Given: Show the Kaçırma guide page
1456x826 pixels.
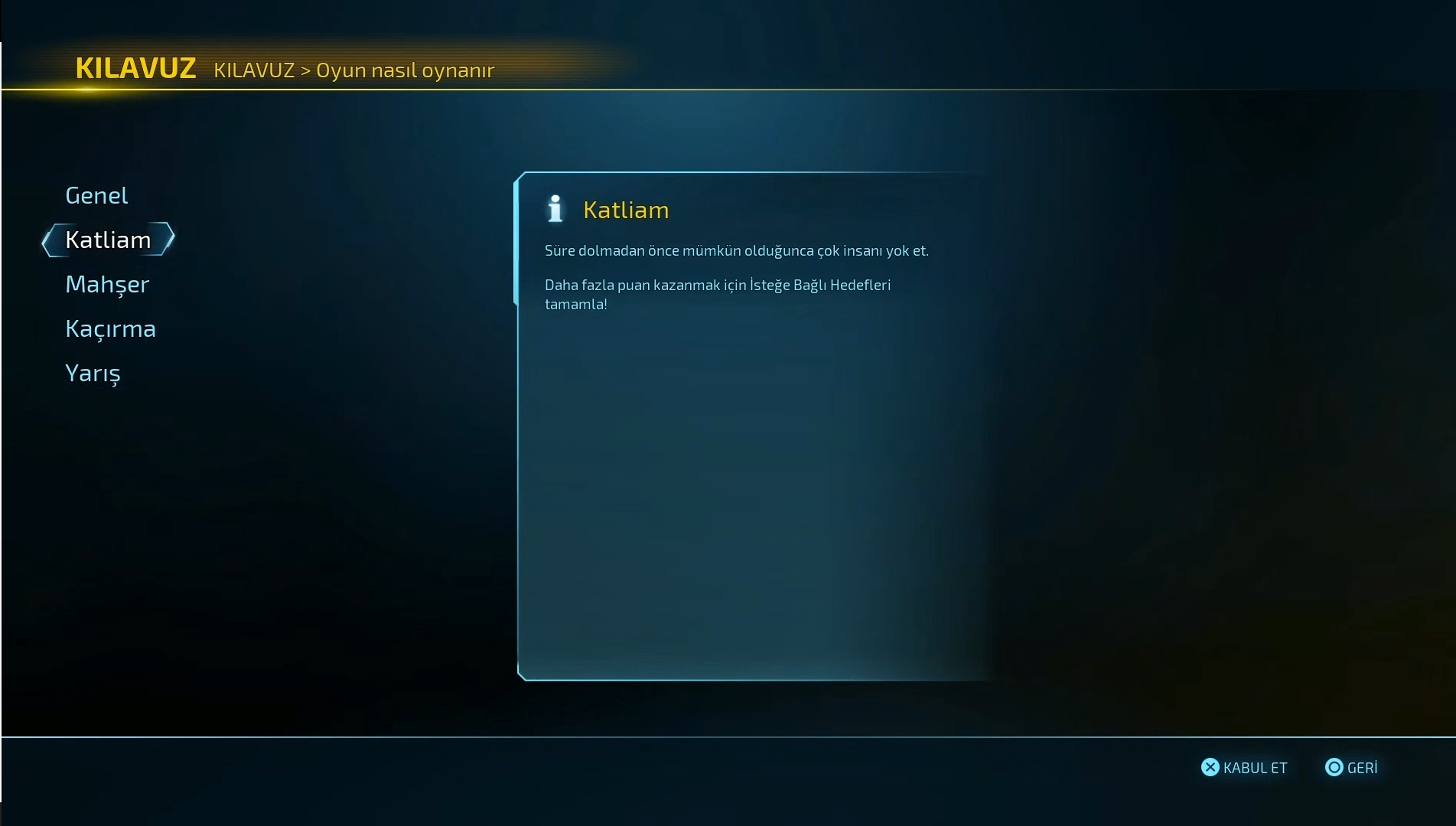Looking at the screenshot, I should point(110,328).
